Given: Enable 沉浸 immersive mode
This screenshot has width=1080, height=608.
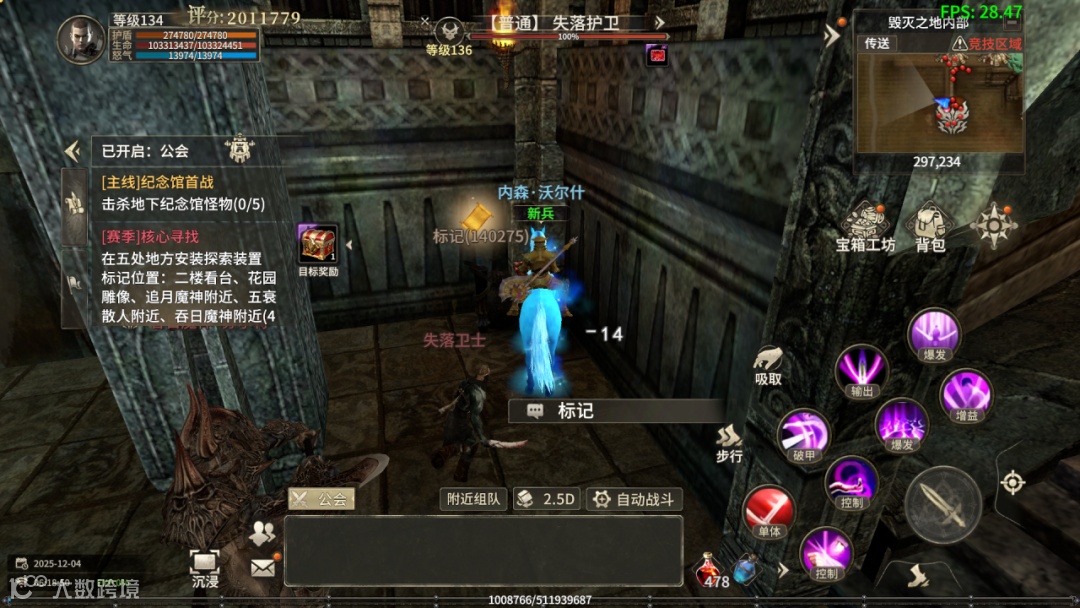Looking at the screenshot, I should pos(205,567).
